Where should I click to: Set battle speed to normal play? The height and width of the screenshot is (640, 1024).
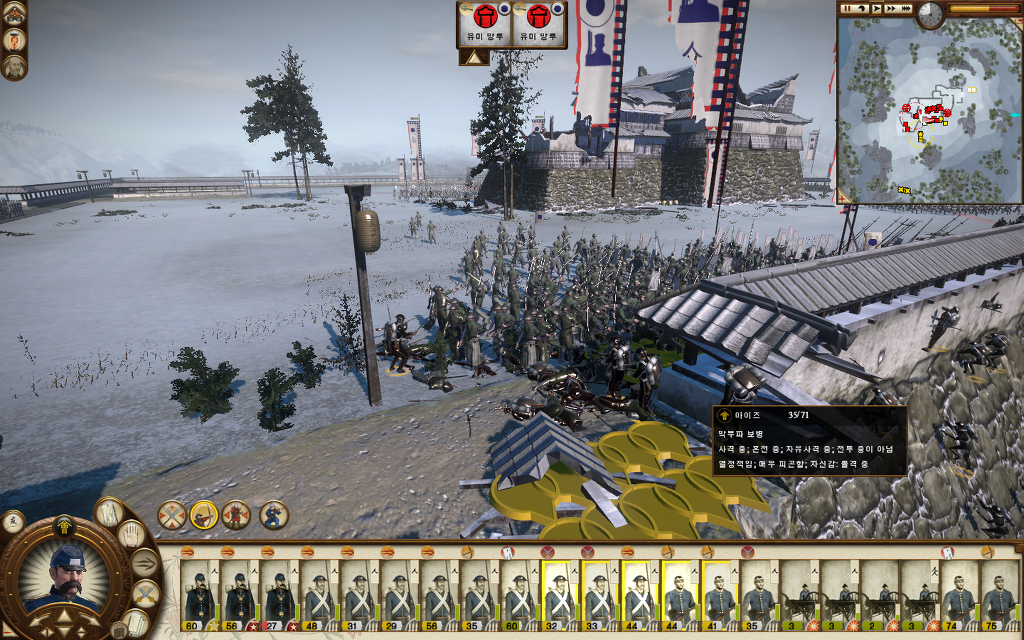point(877,8)
